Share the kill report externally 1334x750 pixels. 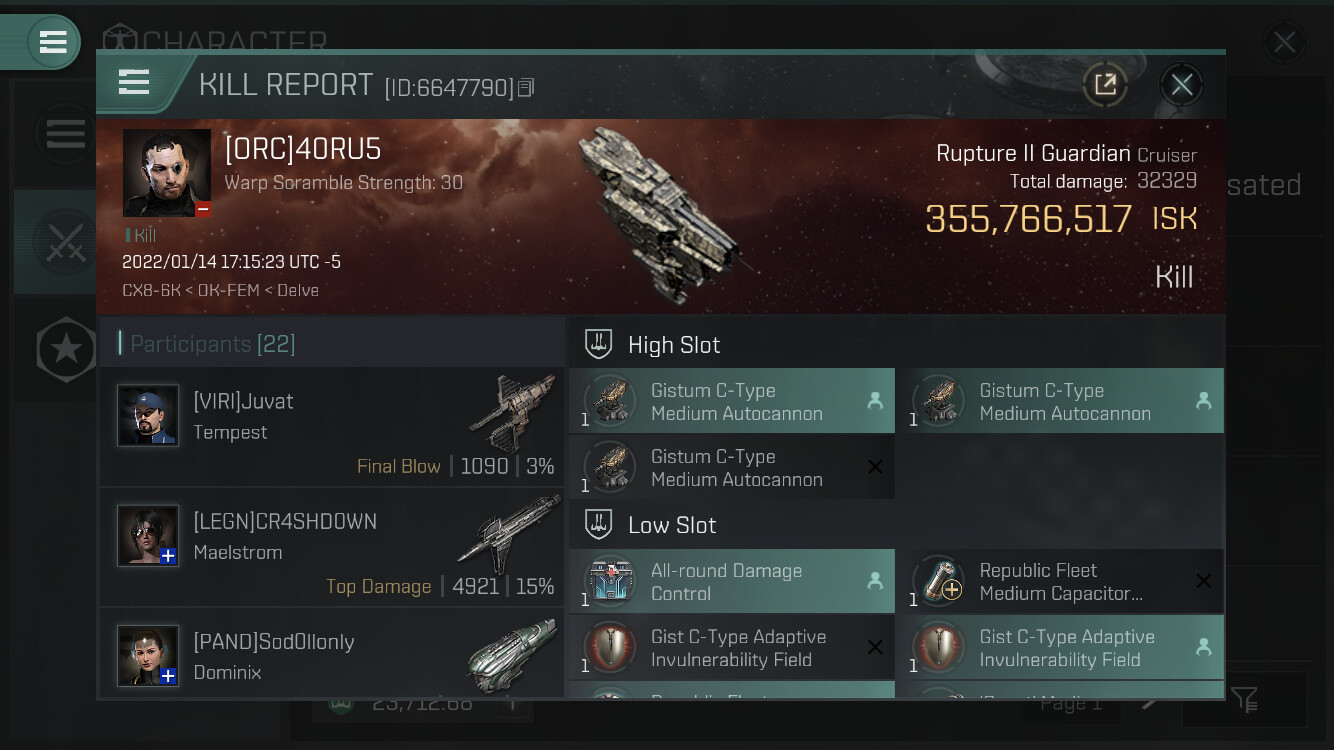point(1105,85)
